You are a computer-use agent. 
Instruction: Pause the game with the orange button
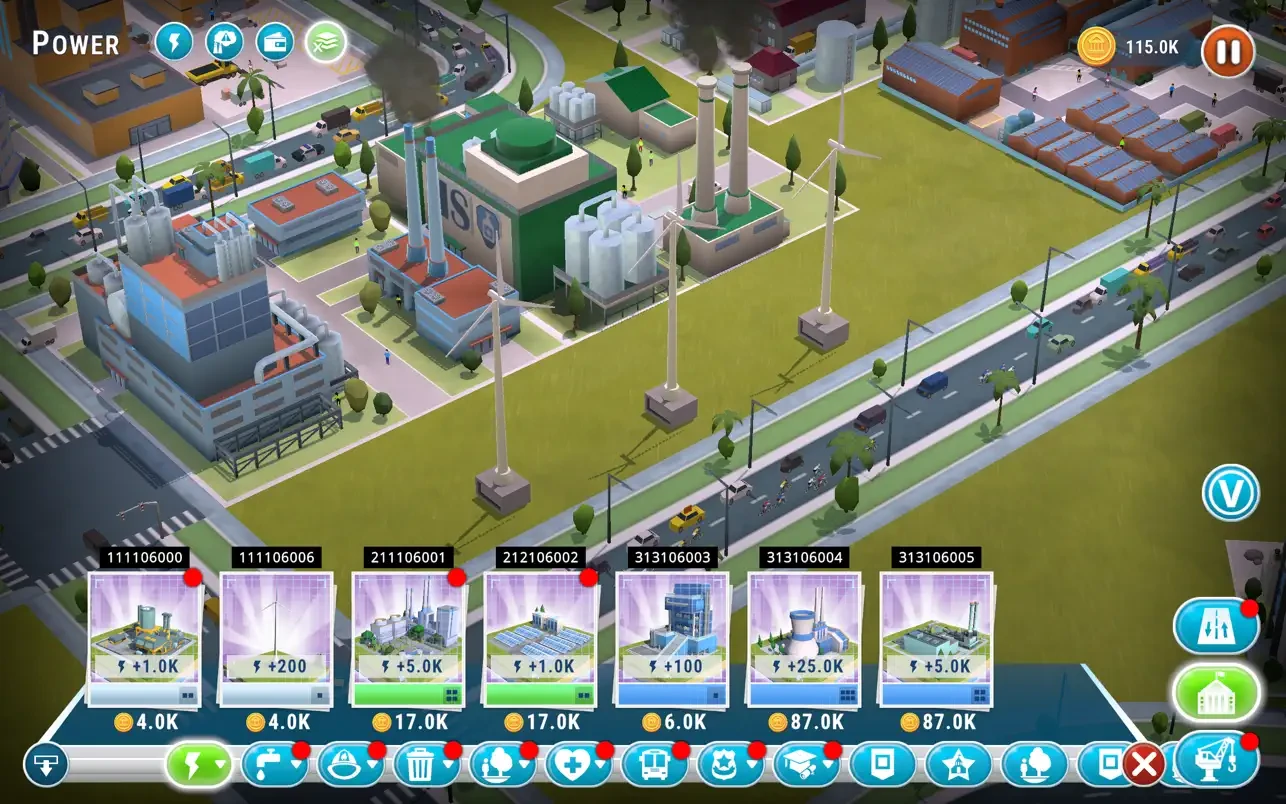coord(1227,51)
